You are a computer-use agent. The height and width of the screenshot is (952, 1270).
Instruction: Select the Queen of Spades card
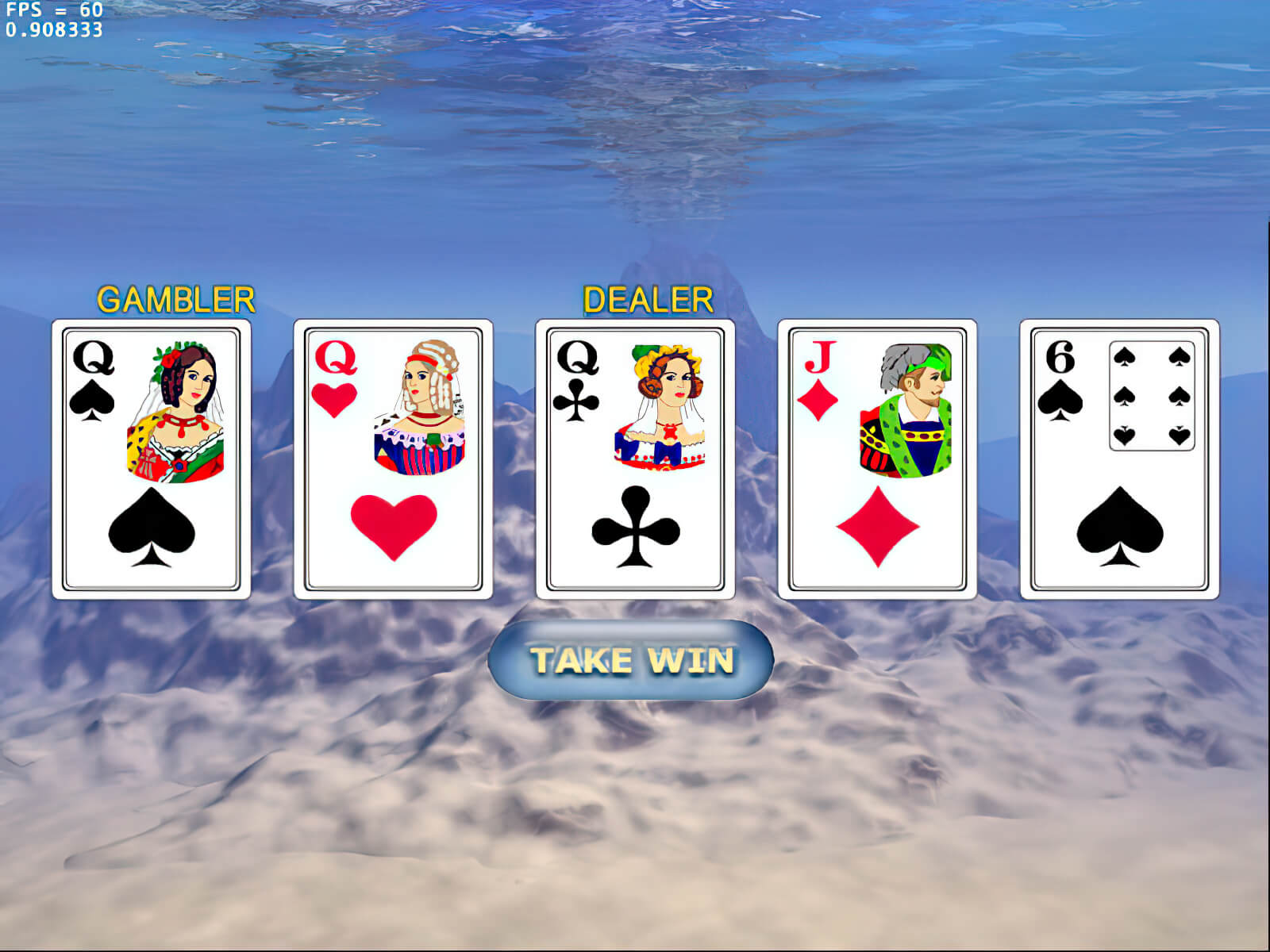tap(151, 459)
